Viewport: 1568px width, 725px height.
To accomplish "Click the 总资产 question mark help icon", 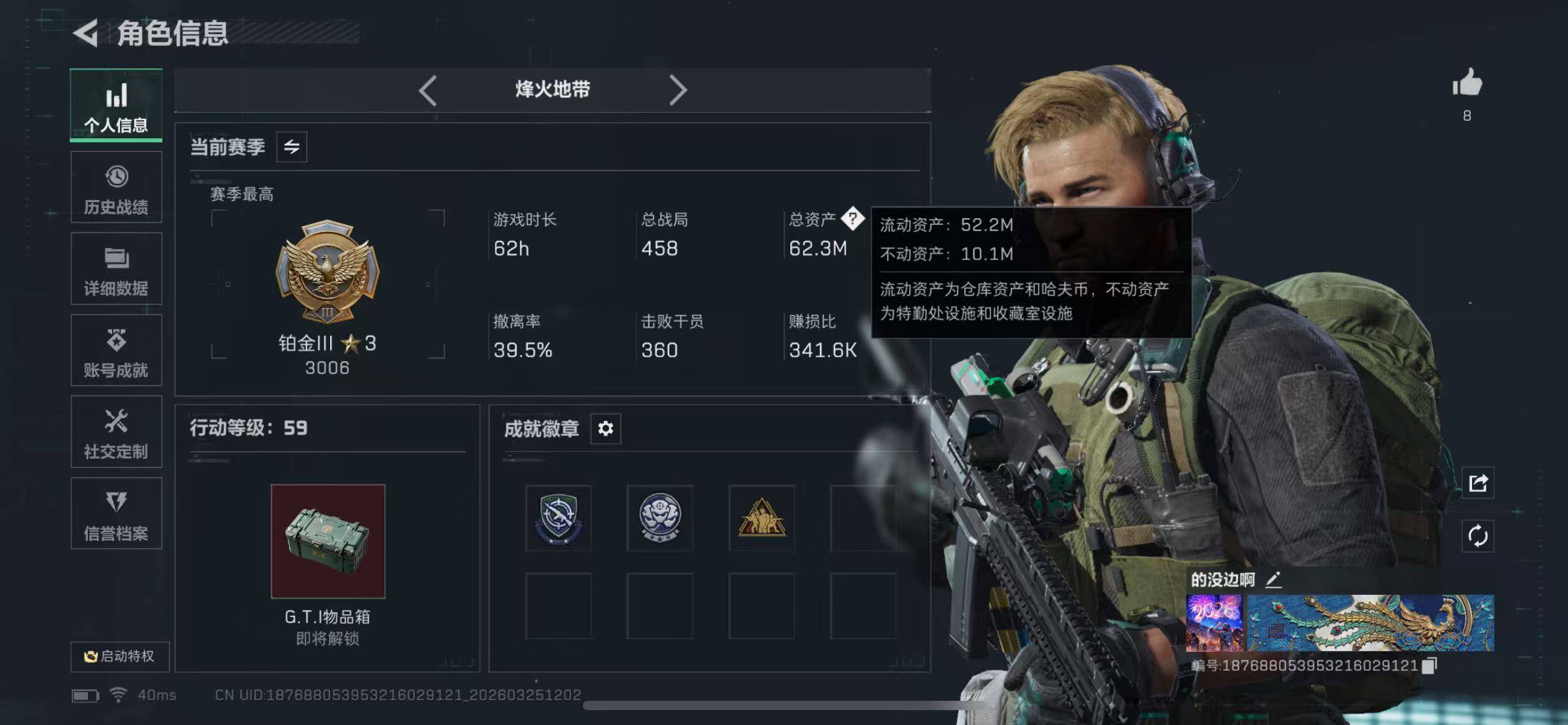I will coord(853,218).
